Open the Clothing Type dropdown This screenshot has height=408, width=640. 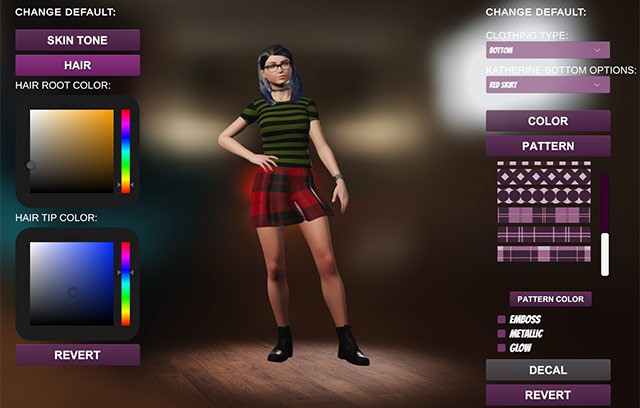(548, 49)
